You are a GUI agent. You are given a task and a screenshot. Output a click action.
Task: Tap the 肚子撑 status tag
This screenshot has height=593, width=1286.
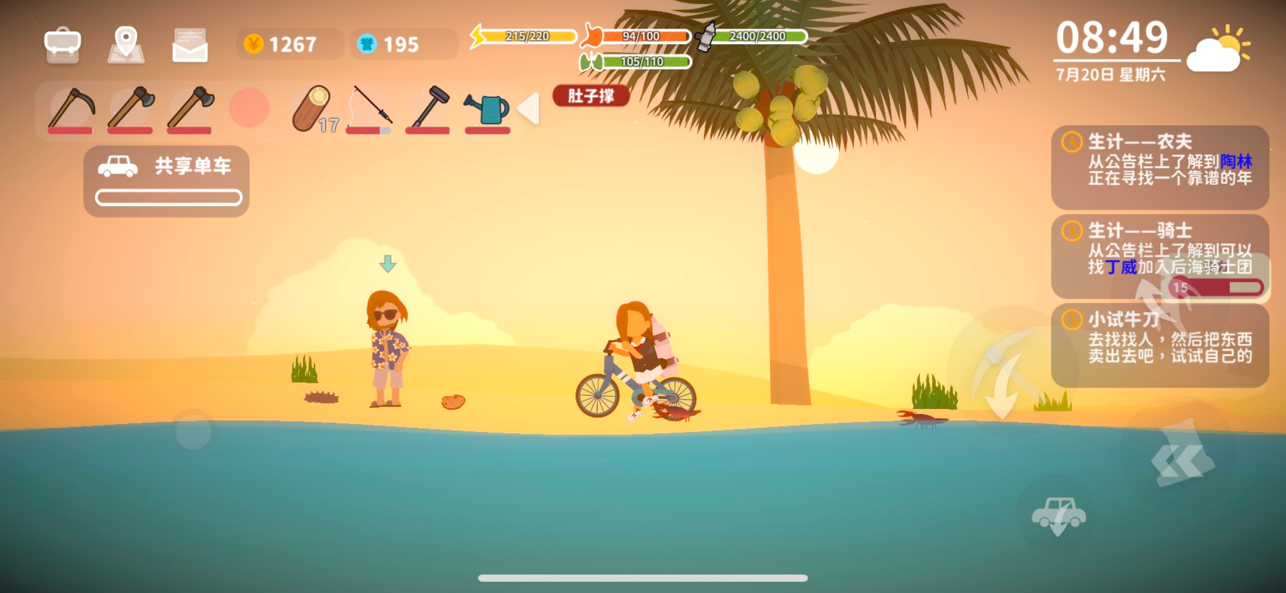[x=591, y=96]
